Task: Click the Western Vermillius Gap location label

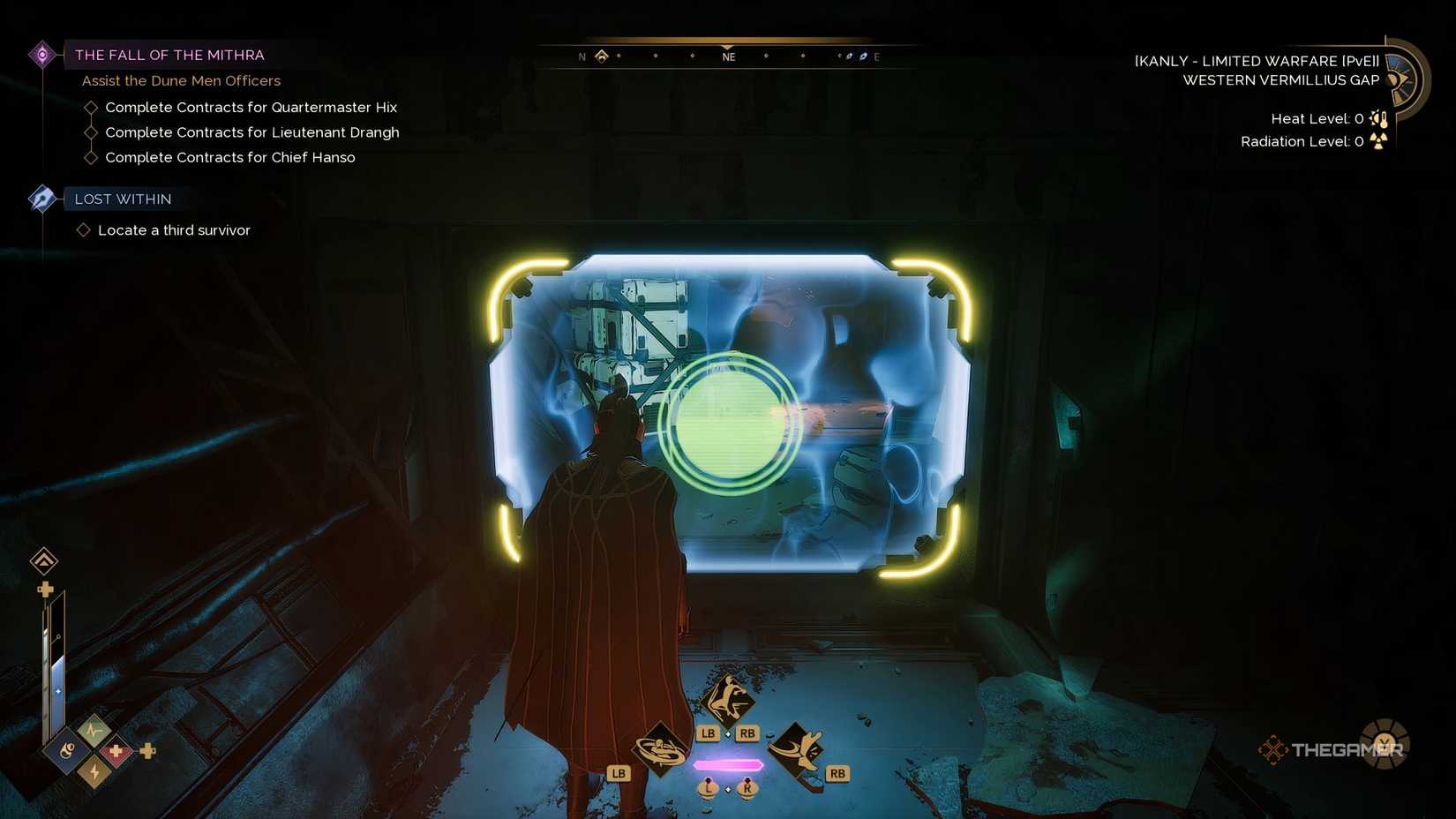Action: tap(1280, 79)
